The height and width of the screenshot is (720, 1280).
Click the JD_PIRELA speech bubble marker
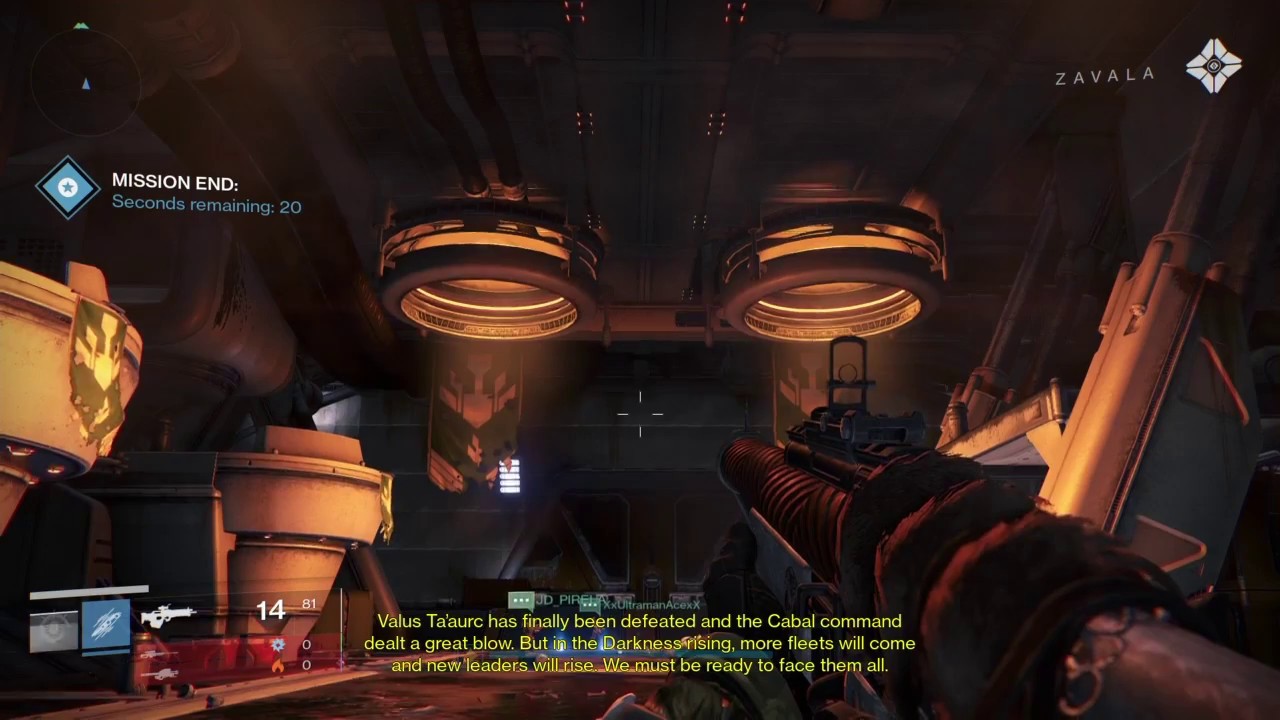tap(520, 600)
